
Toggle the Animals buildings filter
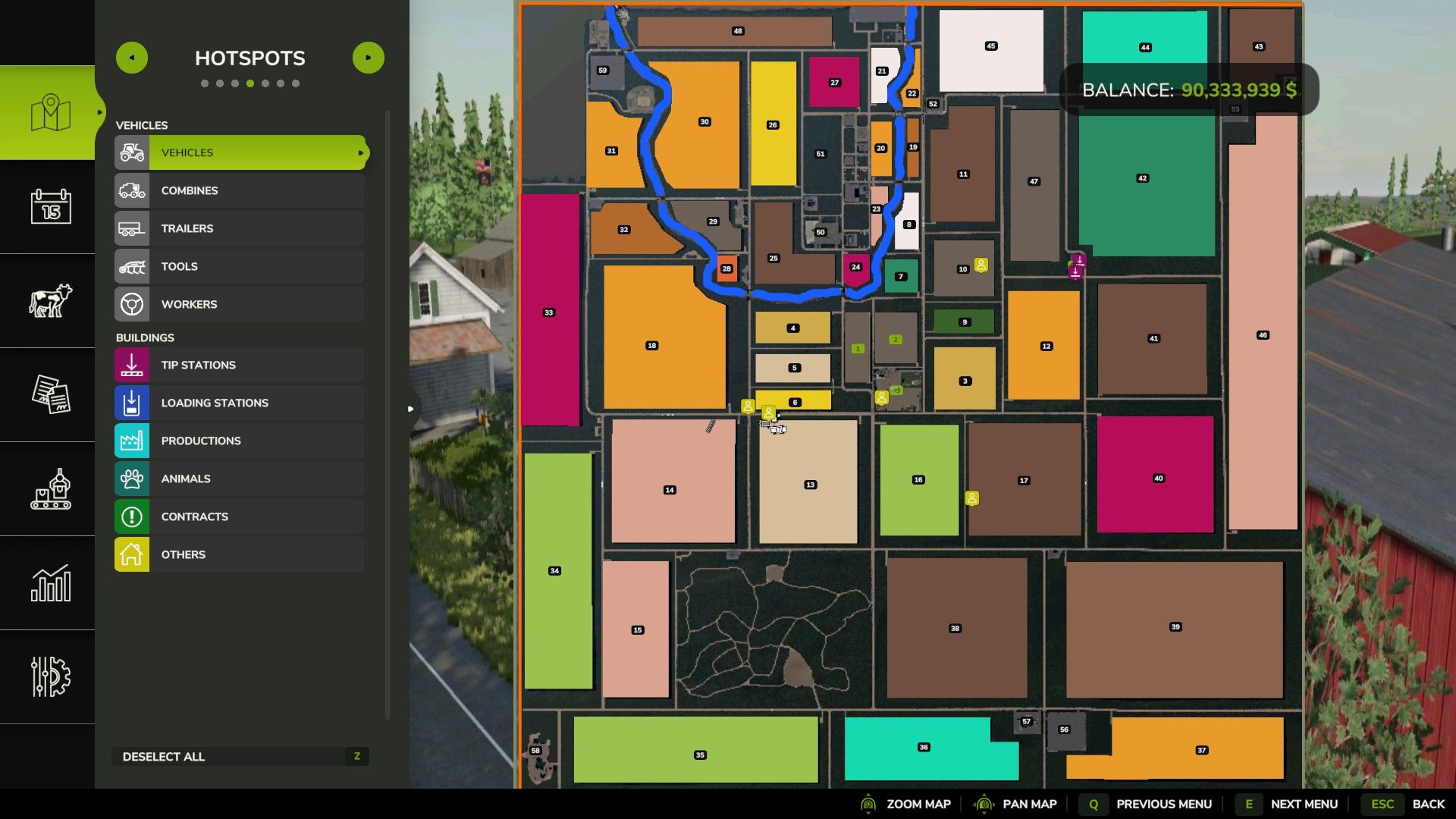click(x=240, y=479)
